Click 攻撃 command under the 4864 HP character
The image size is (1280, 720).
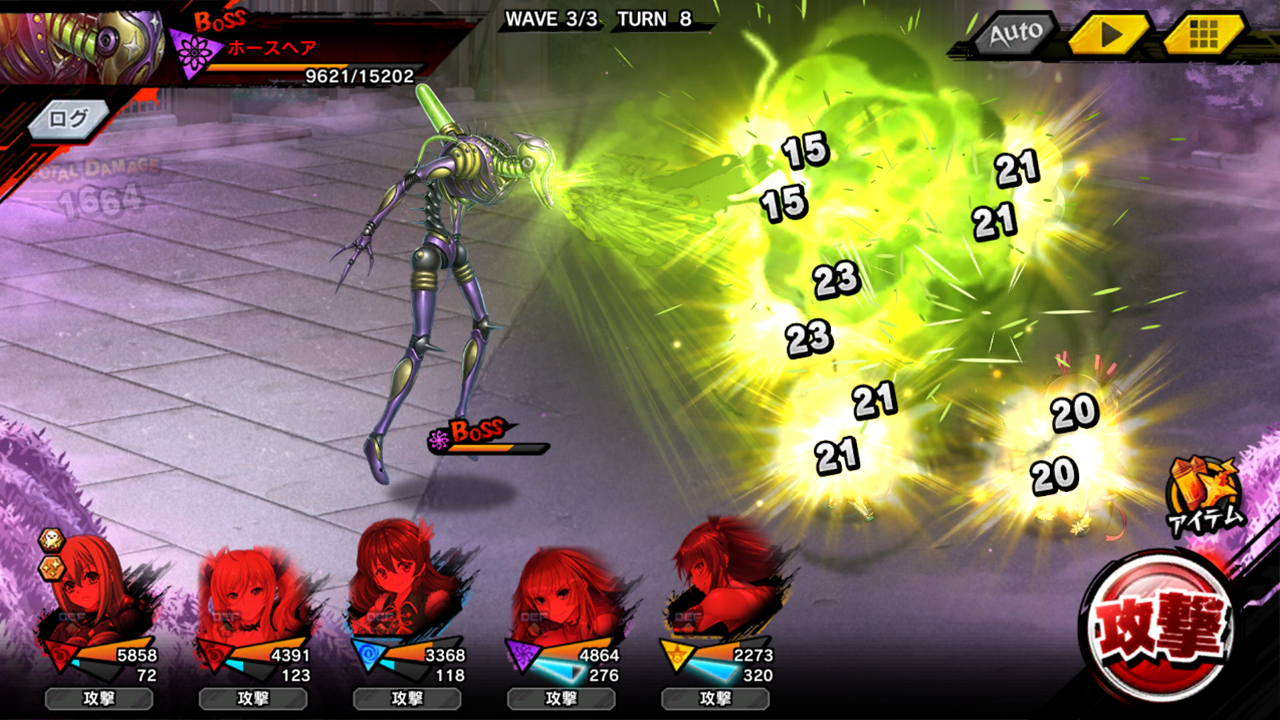click(561, 698)
